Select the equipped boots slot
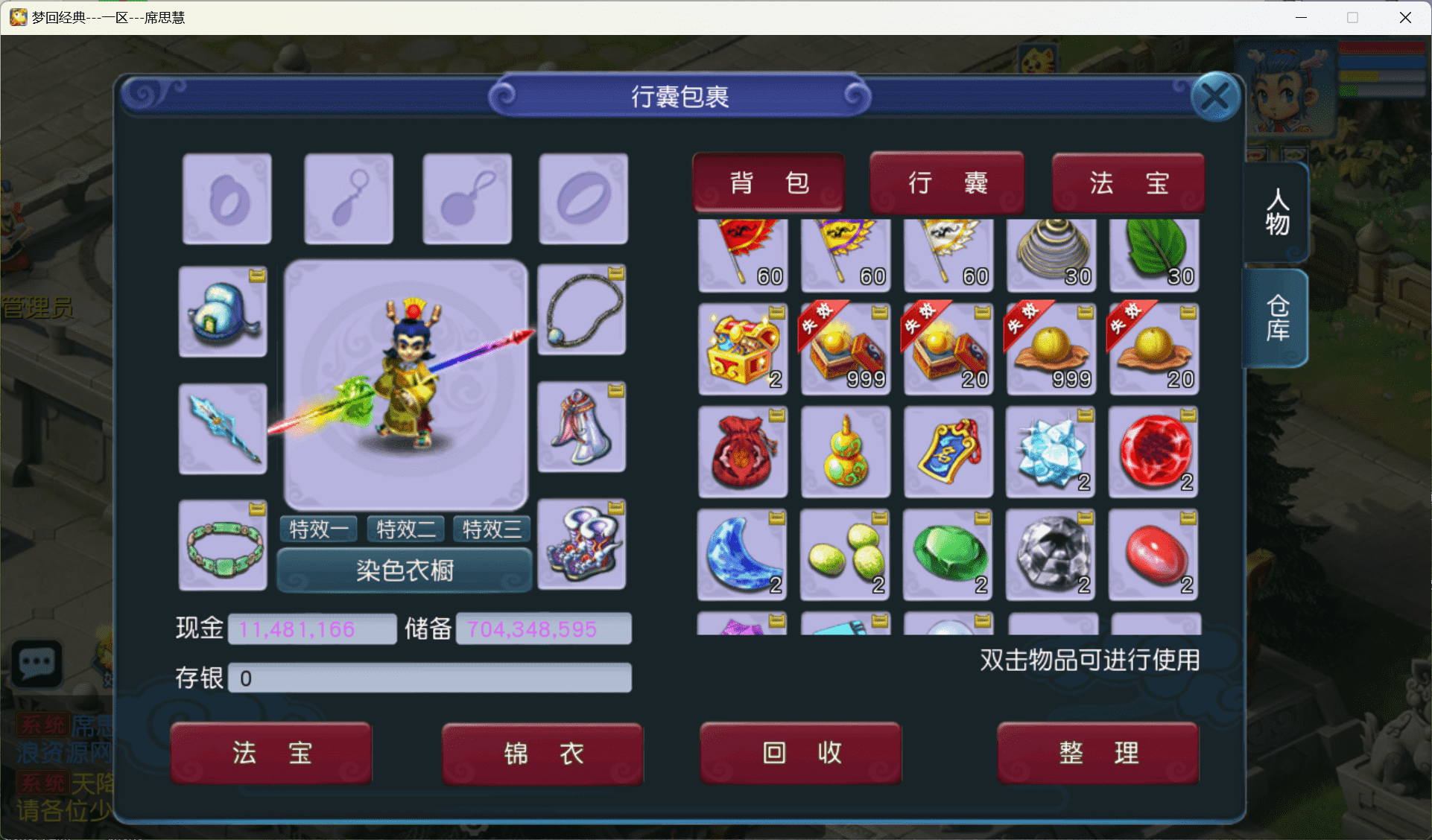The image size is (1432, 840). [x=582, y=544]
